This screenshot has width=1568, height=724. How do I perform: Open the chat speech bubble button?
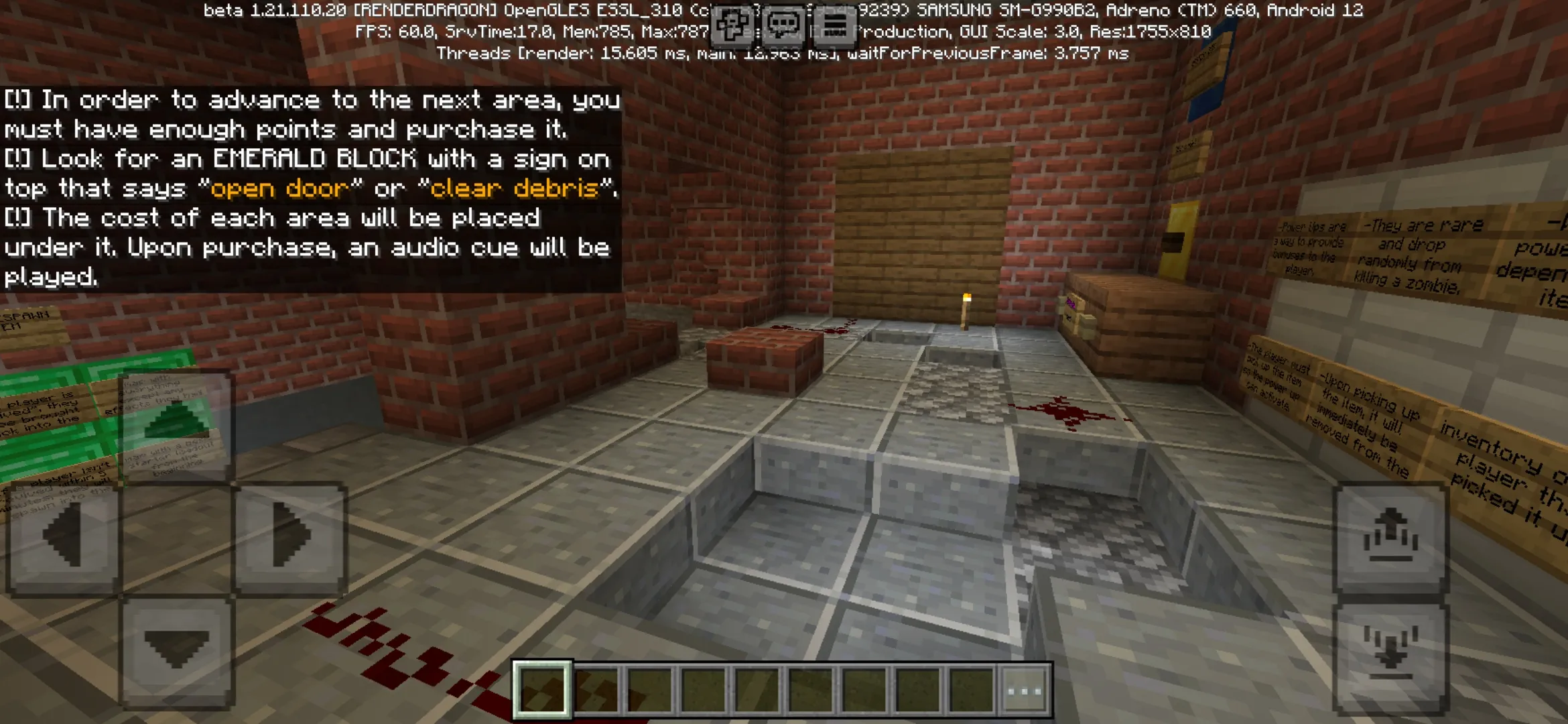783,27
